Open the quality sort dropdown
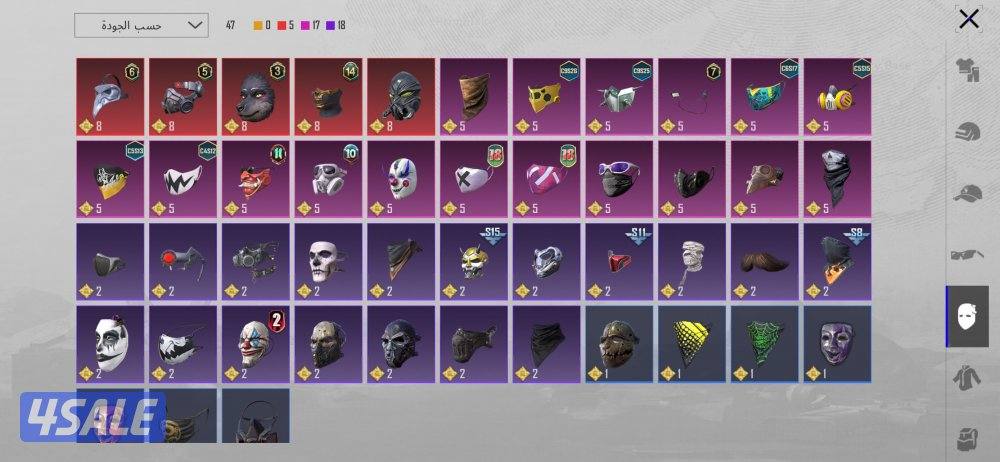This screenshot has height=462, width=1000. coord(141,25)
